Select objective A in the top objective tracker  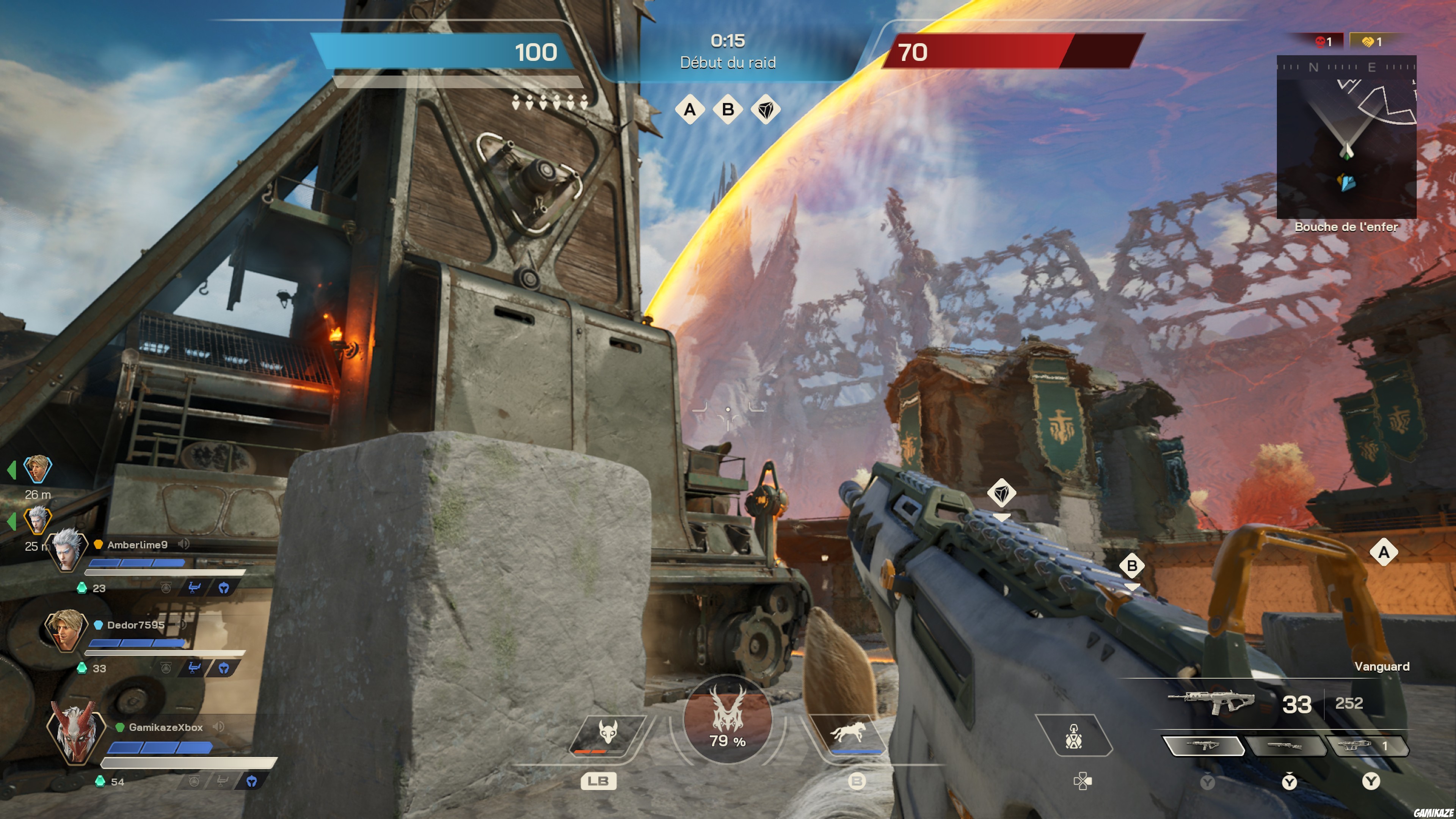(690, 109)
